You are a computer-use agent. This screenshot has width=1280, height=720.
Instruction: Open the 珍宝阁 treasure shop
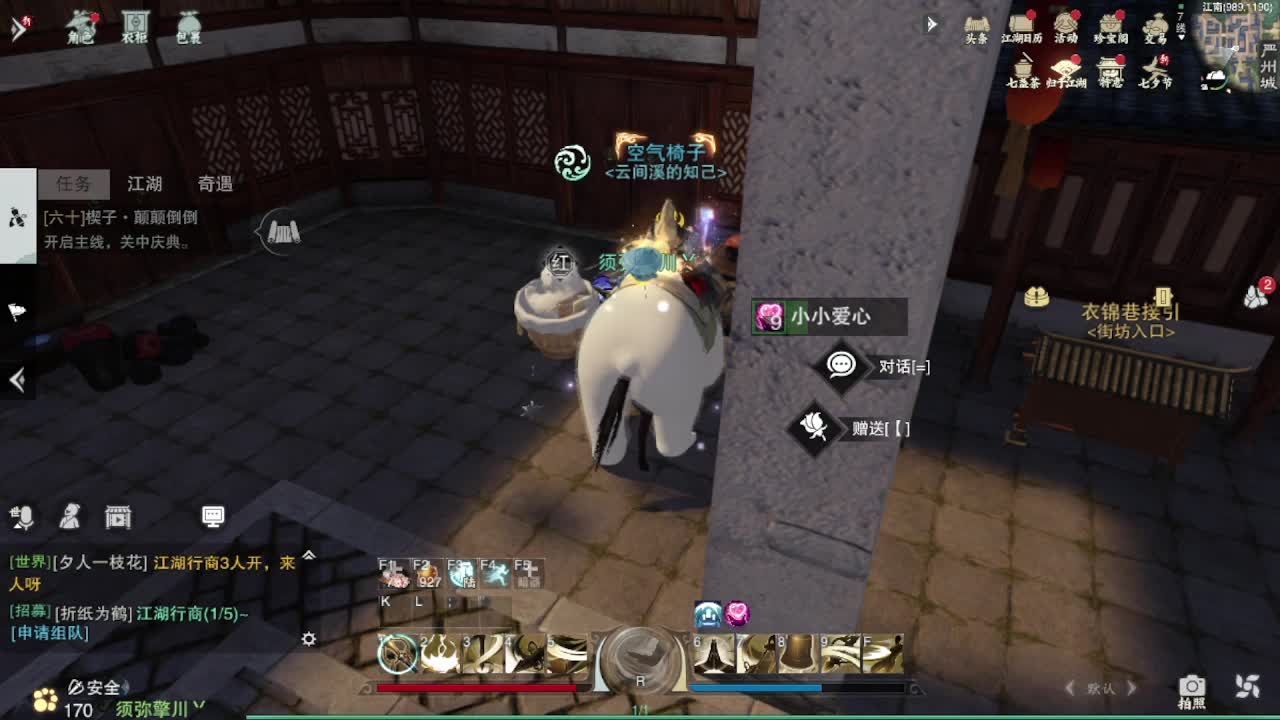click(1111, 27)
